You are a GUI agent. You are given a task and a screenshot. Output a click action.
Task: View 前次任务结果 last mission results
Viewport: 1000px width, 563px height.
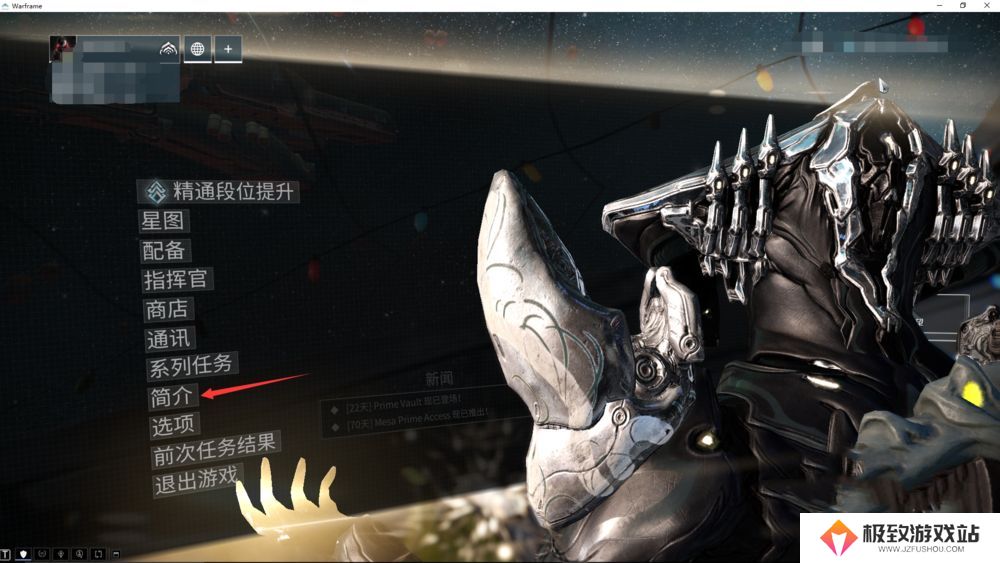point(215,455)
